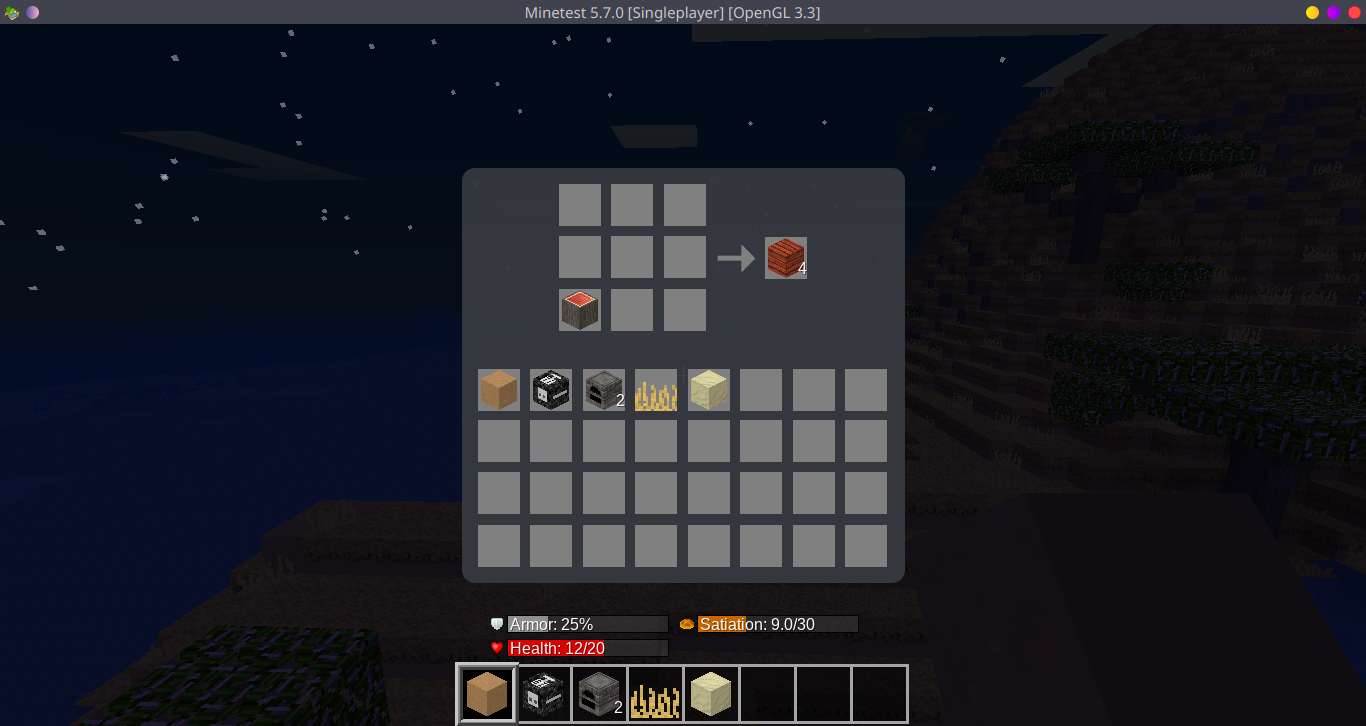Choose the yellow dry grass hotbar slot
Image resolution: width=1366 pixels, height=726 pixels.
click(656, 694)
